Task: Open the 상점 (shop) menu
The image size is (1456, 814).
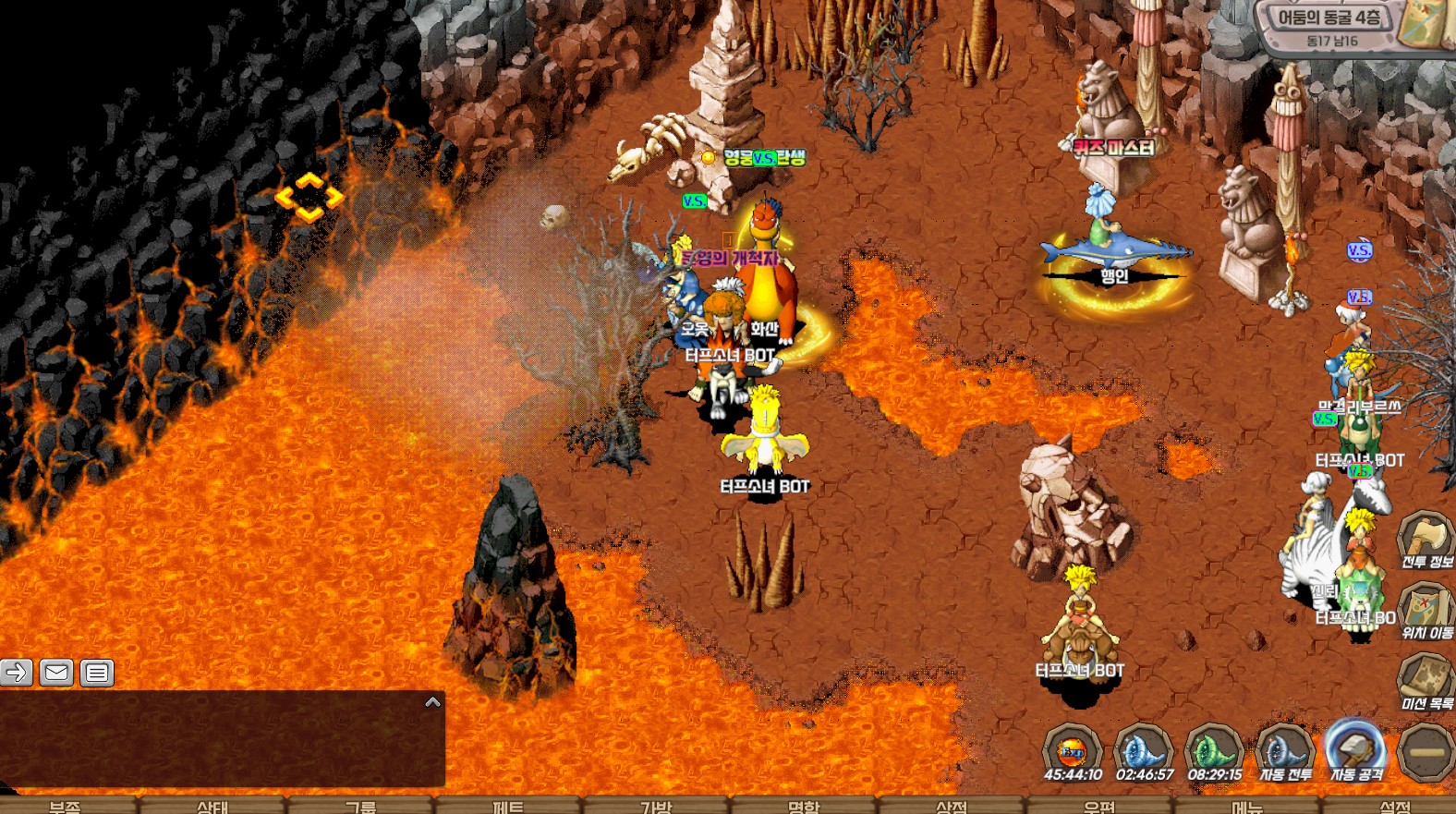Action: (x=952, y=807)
